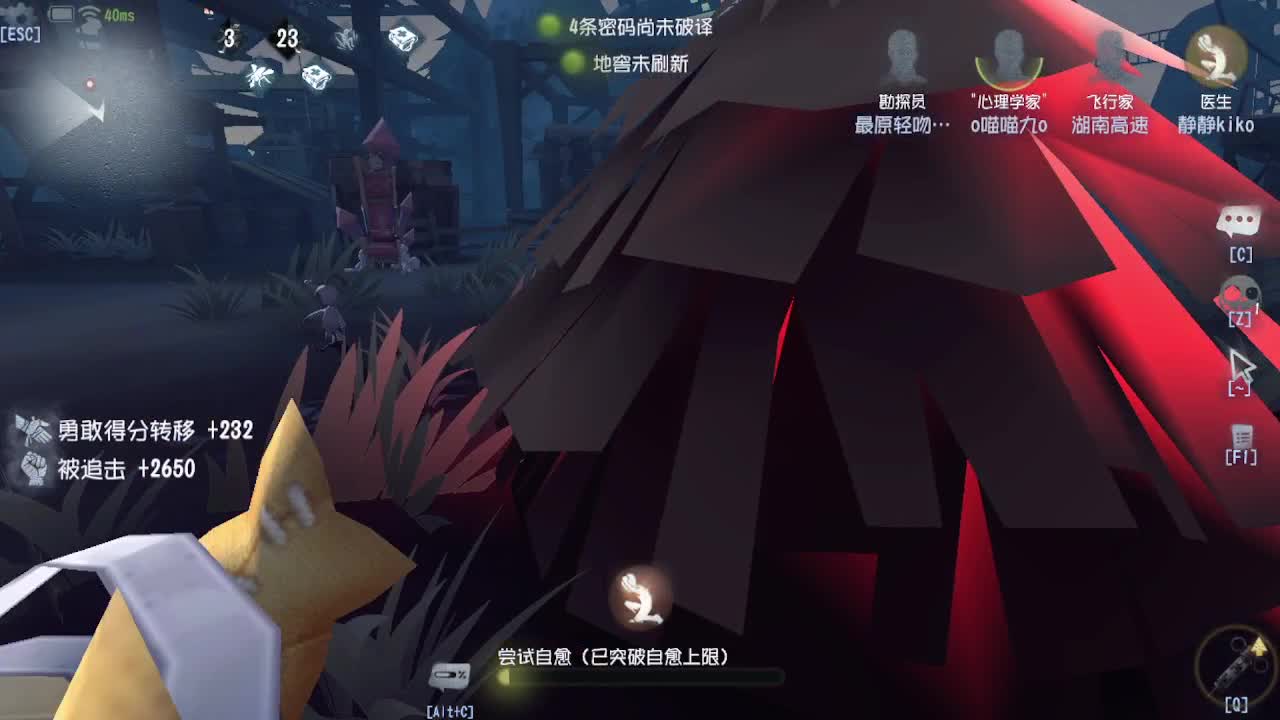The height and width of the screenshot is (720, 1280).
Task: Click the mosquito swarm status icon
Action: click(x=259, y=77)
